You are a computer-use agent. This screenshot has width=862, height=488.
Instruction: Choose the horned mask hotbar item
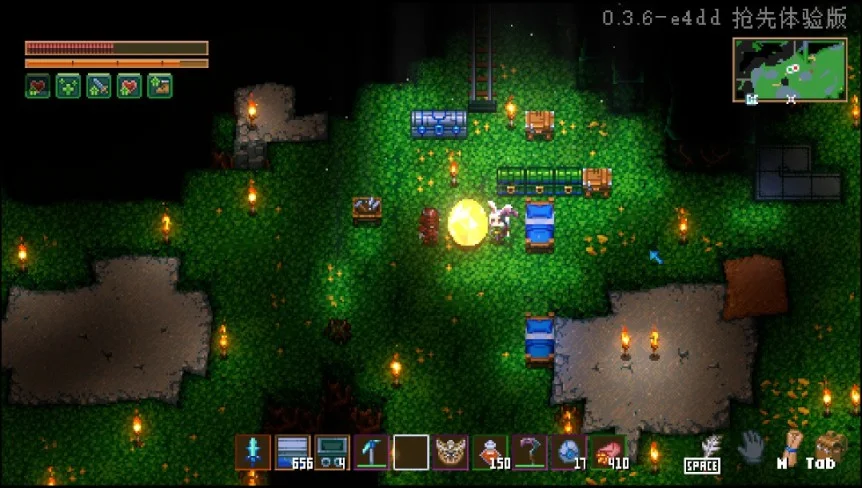451,452
